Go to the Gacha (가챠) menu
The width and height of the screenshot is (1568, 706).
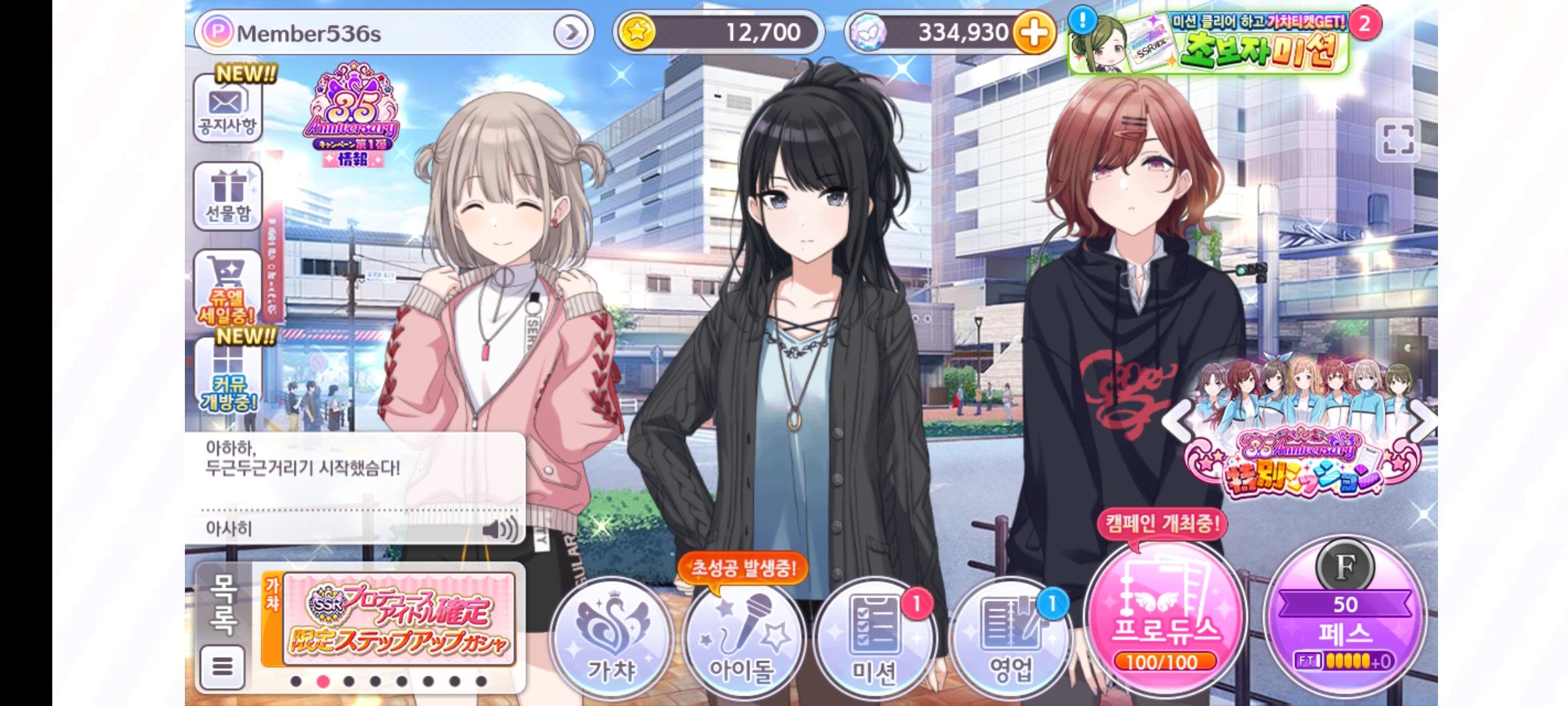[611, 637]
